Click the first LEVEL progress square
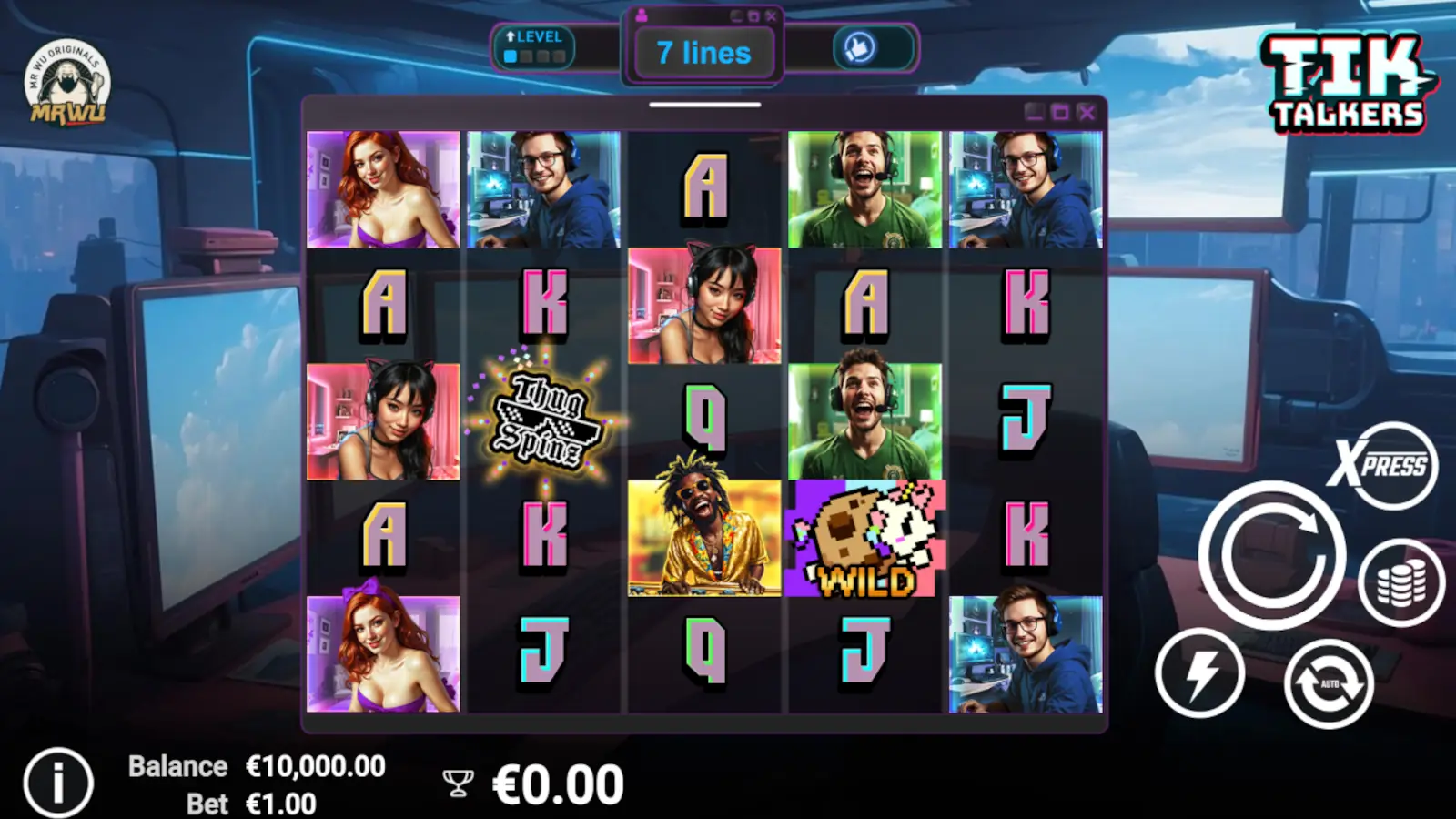 click(x=511, y=55)
